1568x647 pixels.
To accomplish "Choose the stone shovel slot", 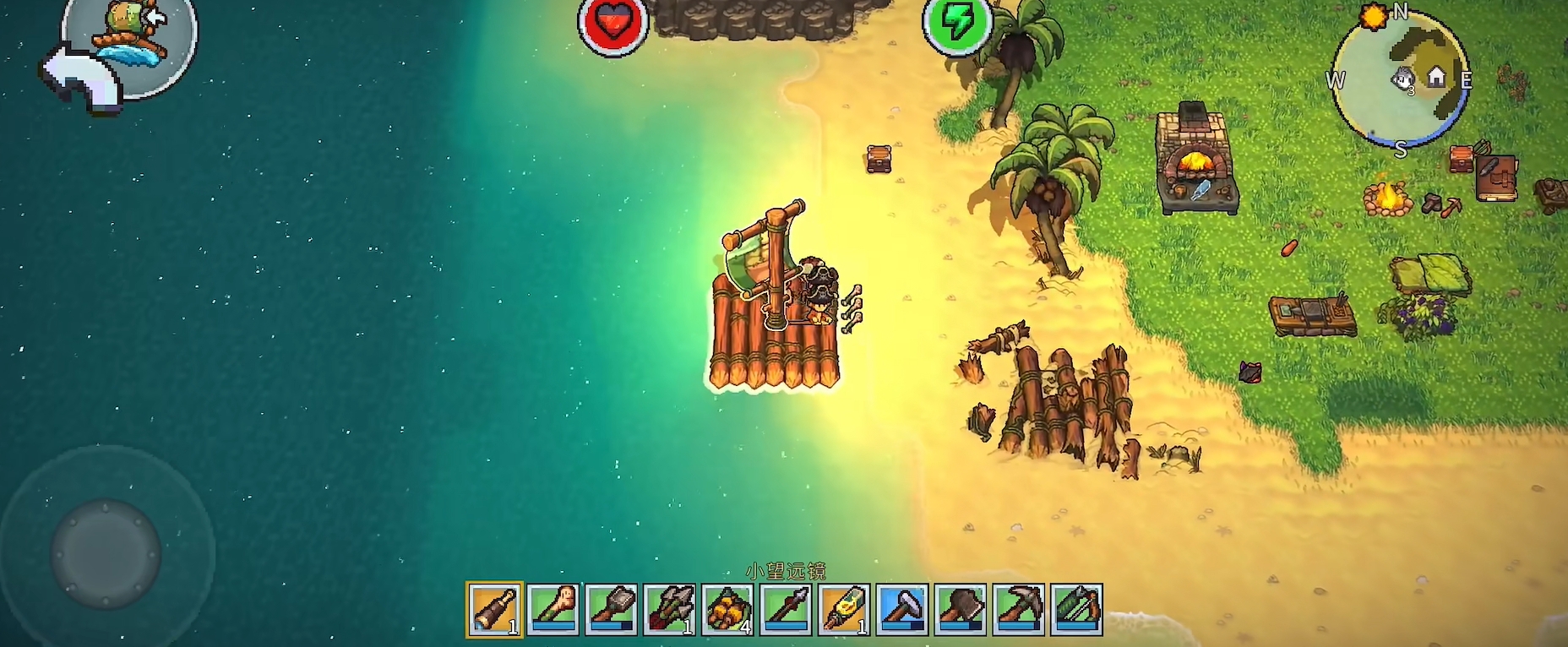I will click(x=611, y=609).
